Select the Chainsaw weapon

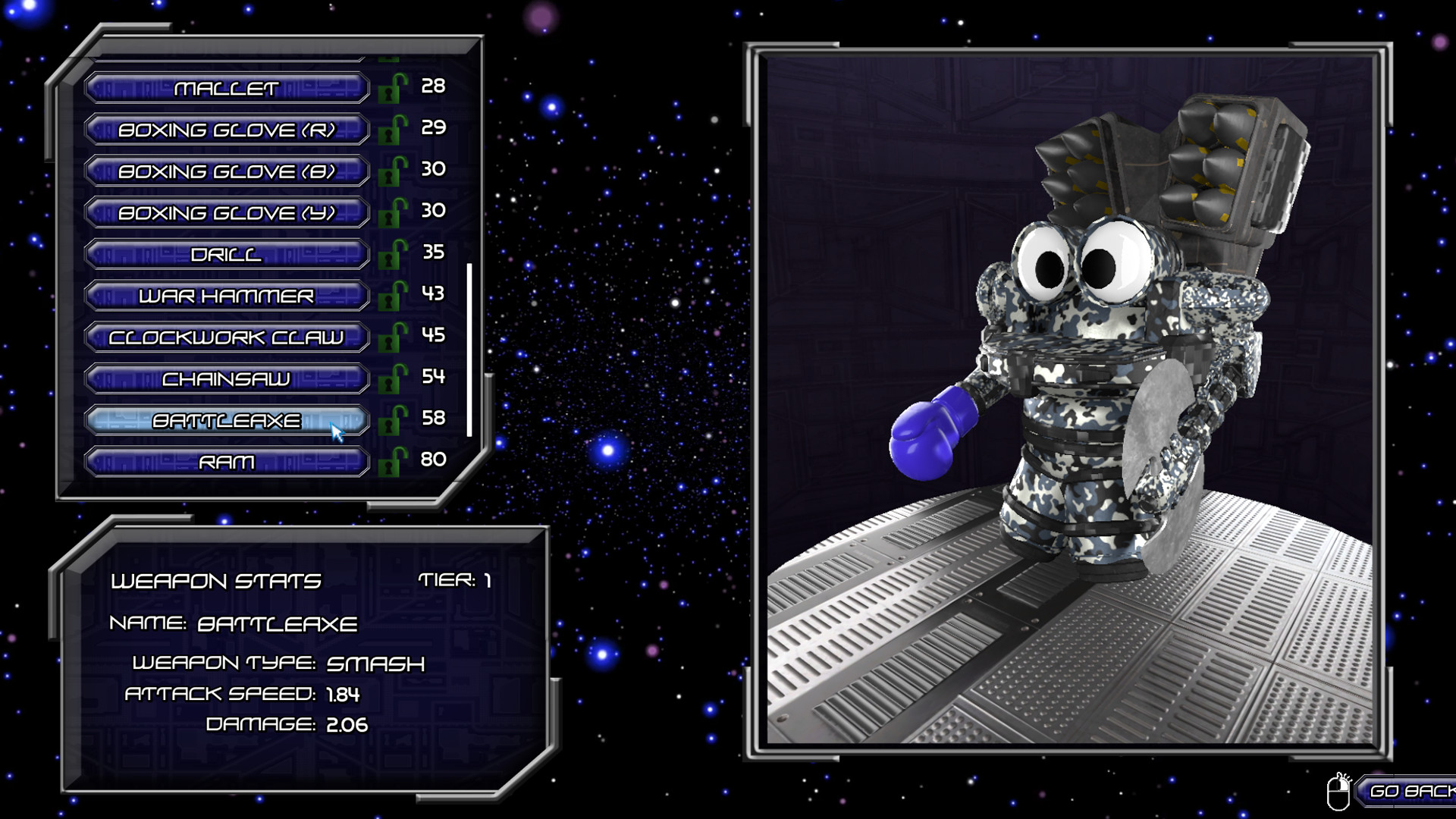[227, 378]
